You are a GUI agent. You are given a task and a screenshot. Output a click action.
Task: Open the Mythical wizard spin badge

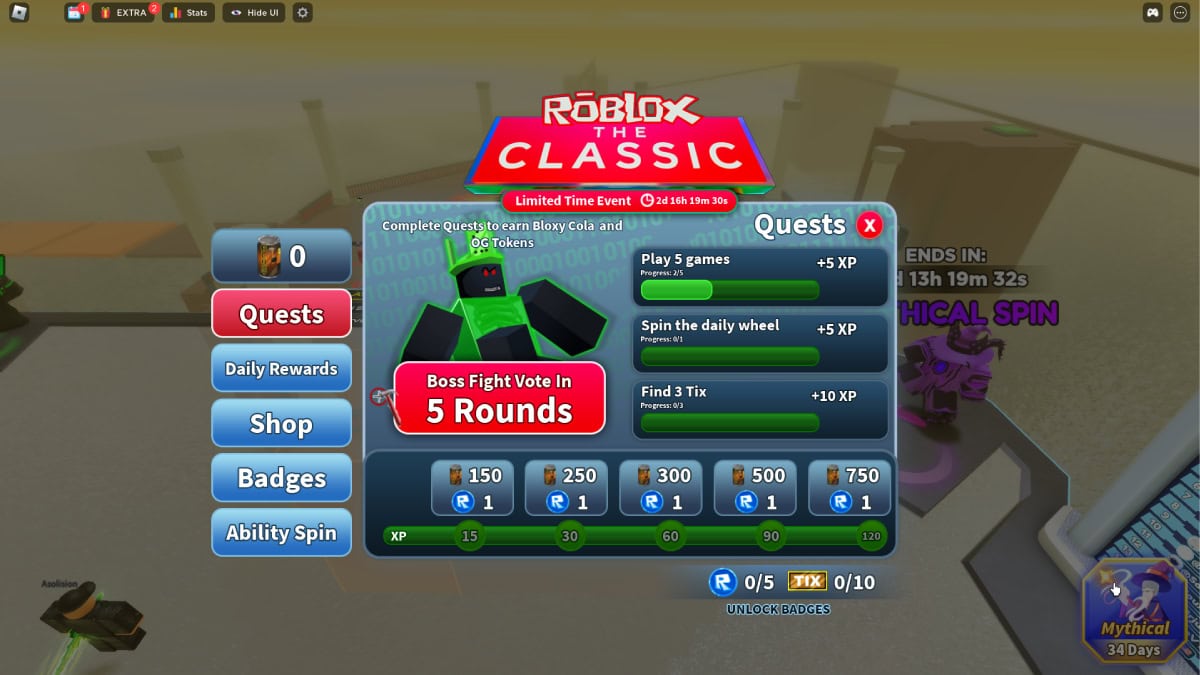[1135, 610]
